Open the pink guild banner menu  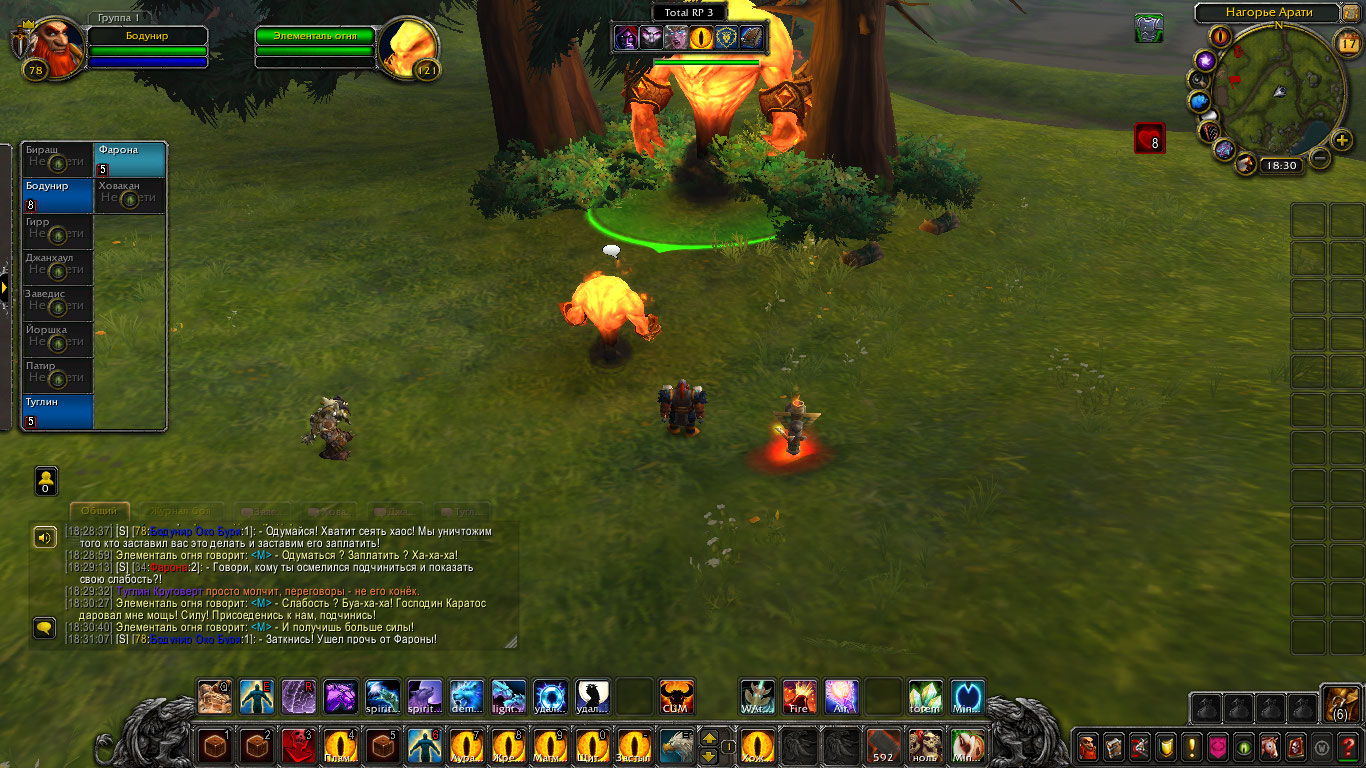(1218, 747)
